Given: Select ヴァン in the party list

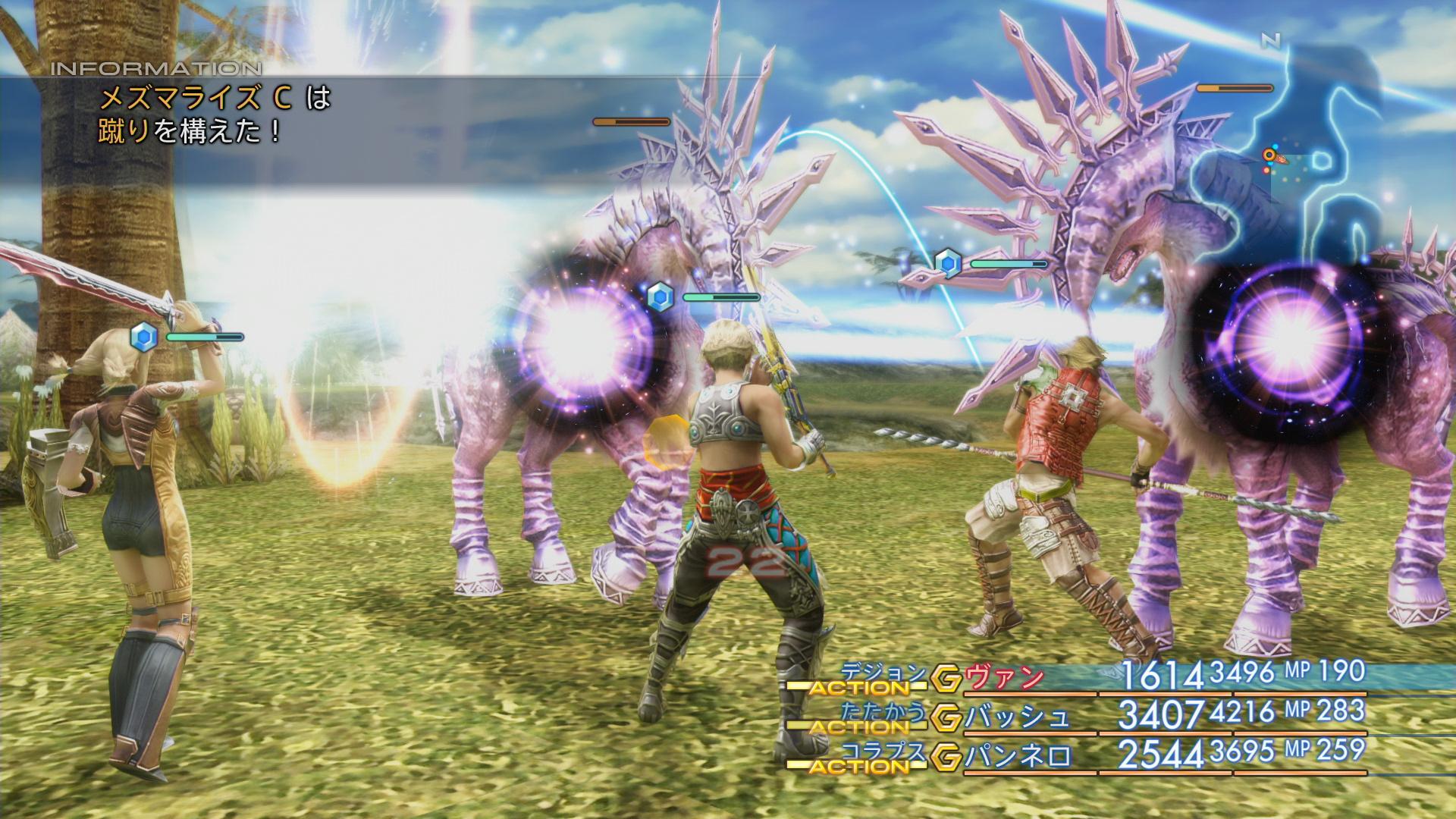Looking at the screenshot, I should (x=1004, y=679).
